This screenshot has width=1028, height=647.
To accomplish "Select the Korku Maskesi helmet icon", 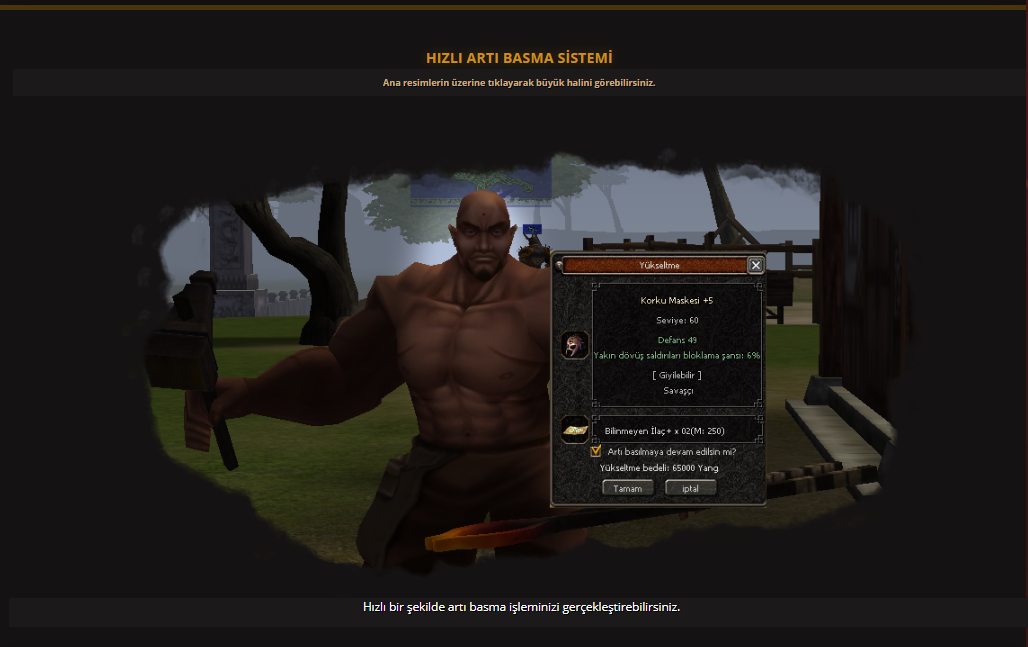I will (574, 346).
